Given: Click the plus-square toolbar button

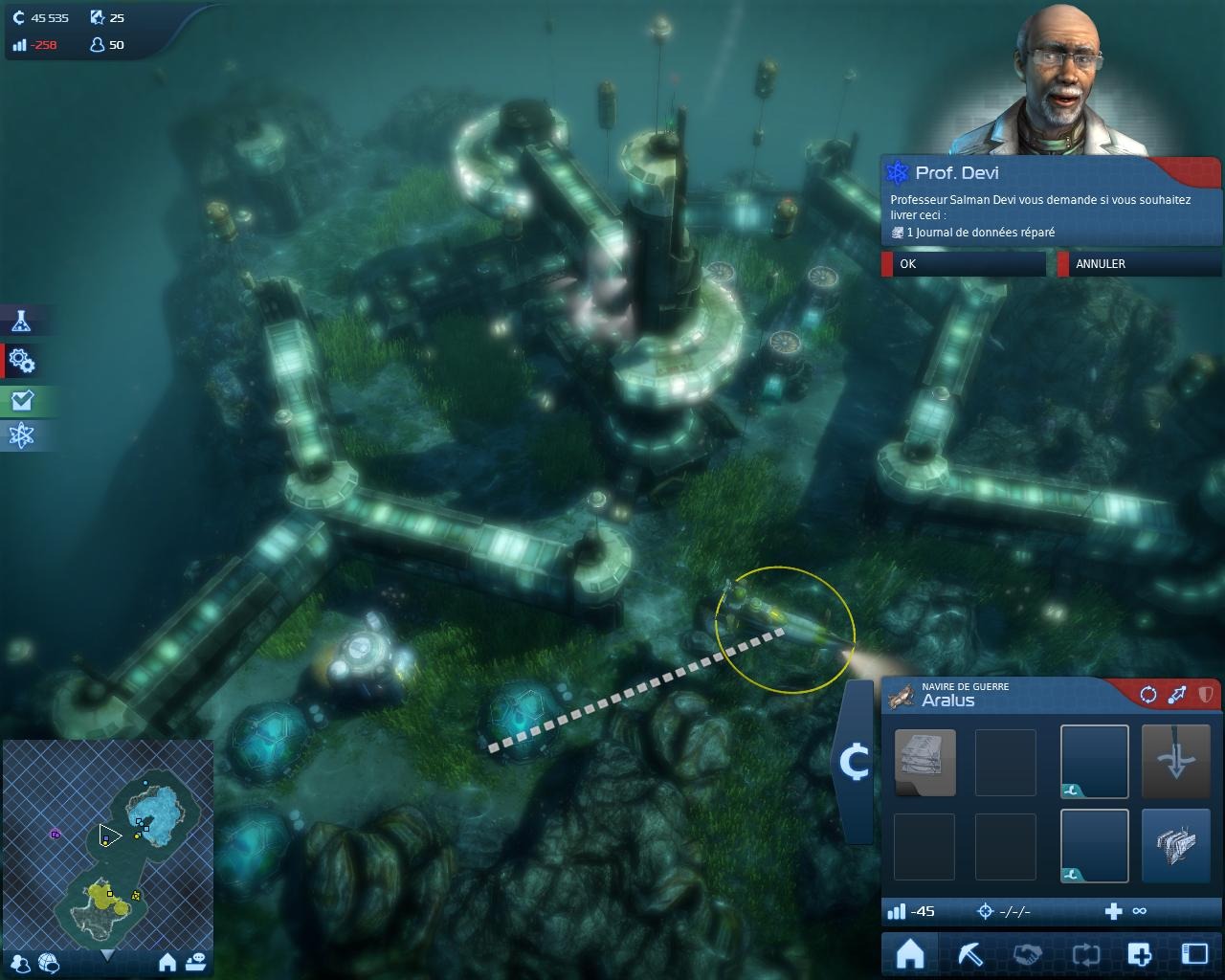Looking at the screenshot, I should [x=1139, y=954].
